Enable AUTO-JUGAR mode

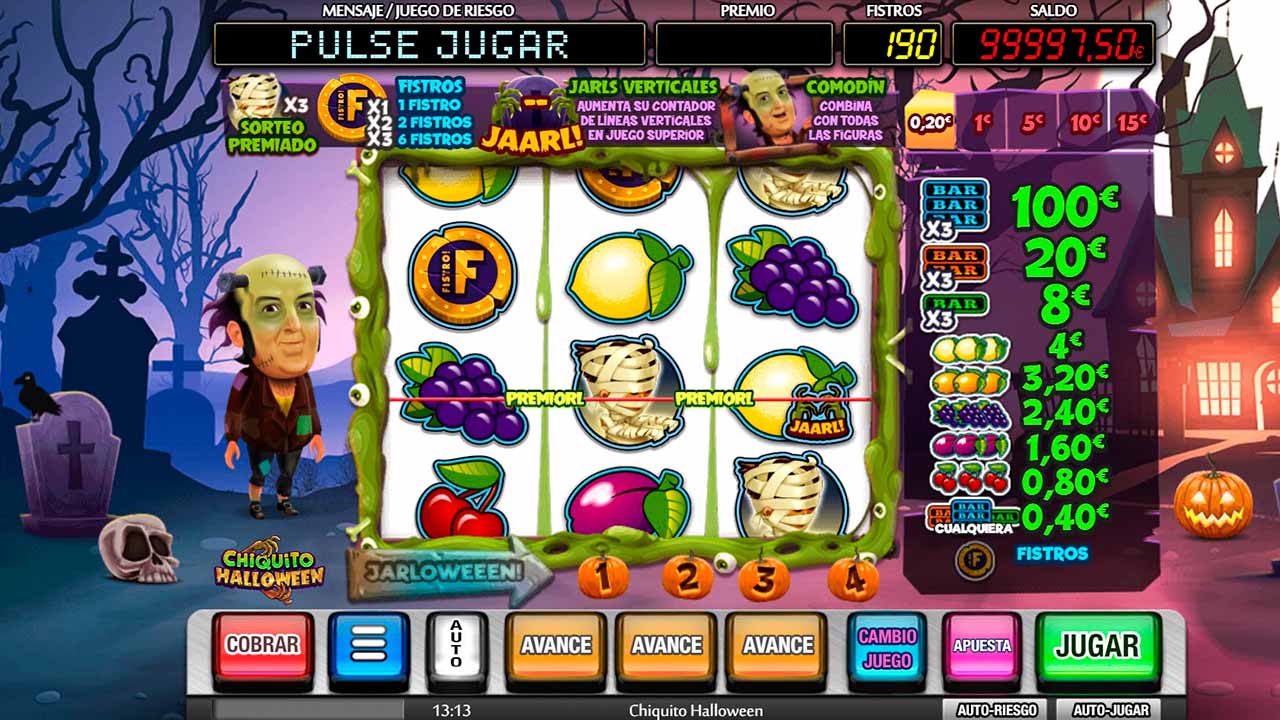(x=1108, y=710)
